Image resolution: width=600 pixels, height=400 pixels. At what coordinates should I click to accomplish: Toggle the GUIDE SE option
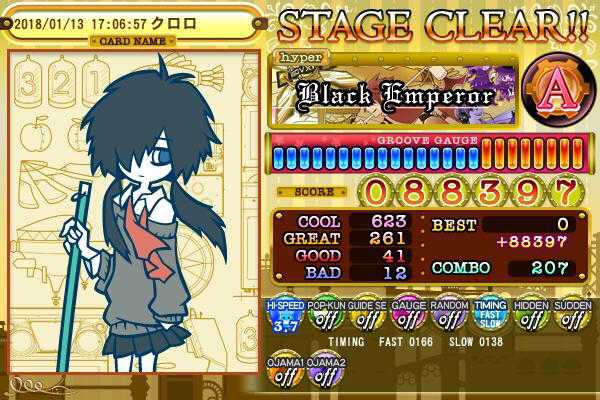pyautogui.click(x=364, y=316)
